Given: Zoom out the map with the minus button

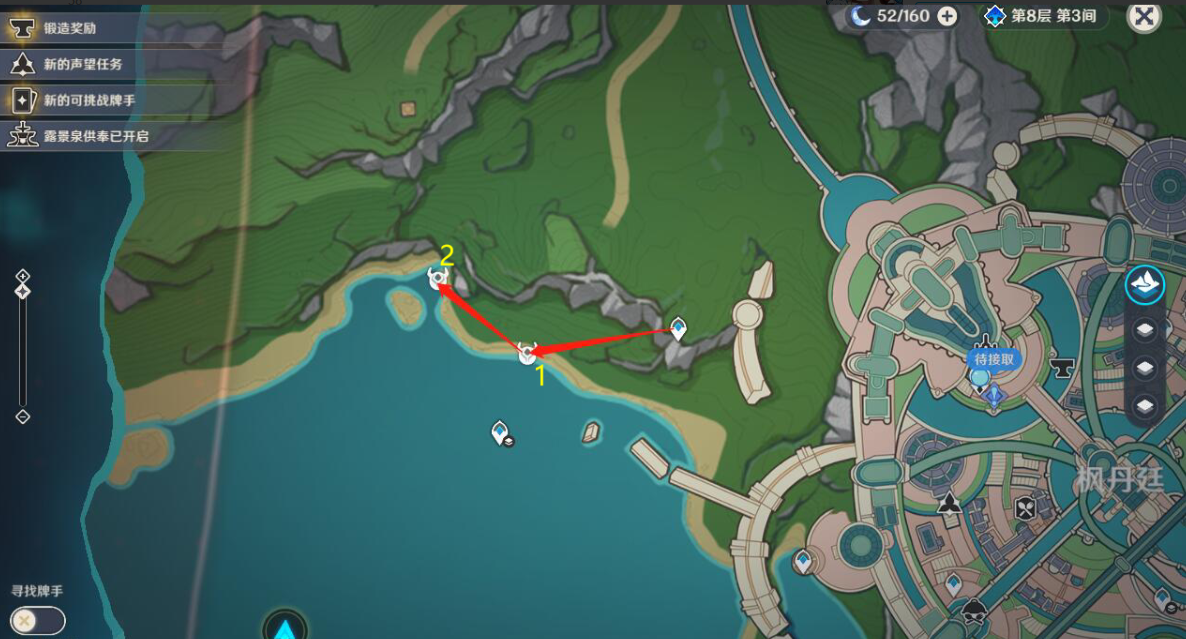Looking at the screenshot, I should tap(23, 416).
